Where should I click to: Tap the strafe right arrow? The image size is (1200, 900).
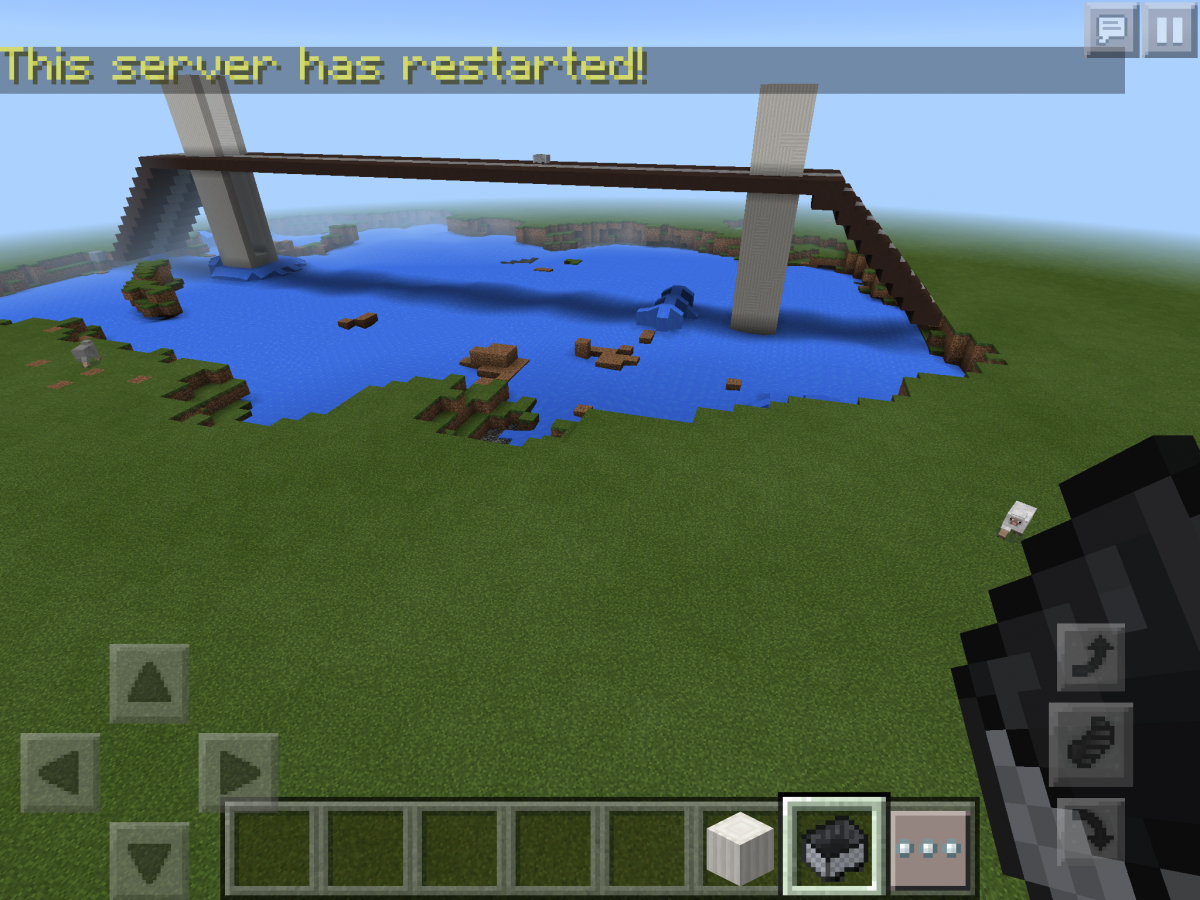(238, 773)
